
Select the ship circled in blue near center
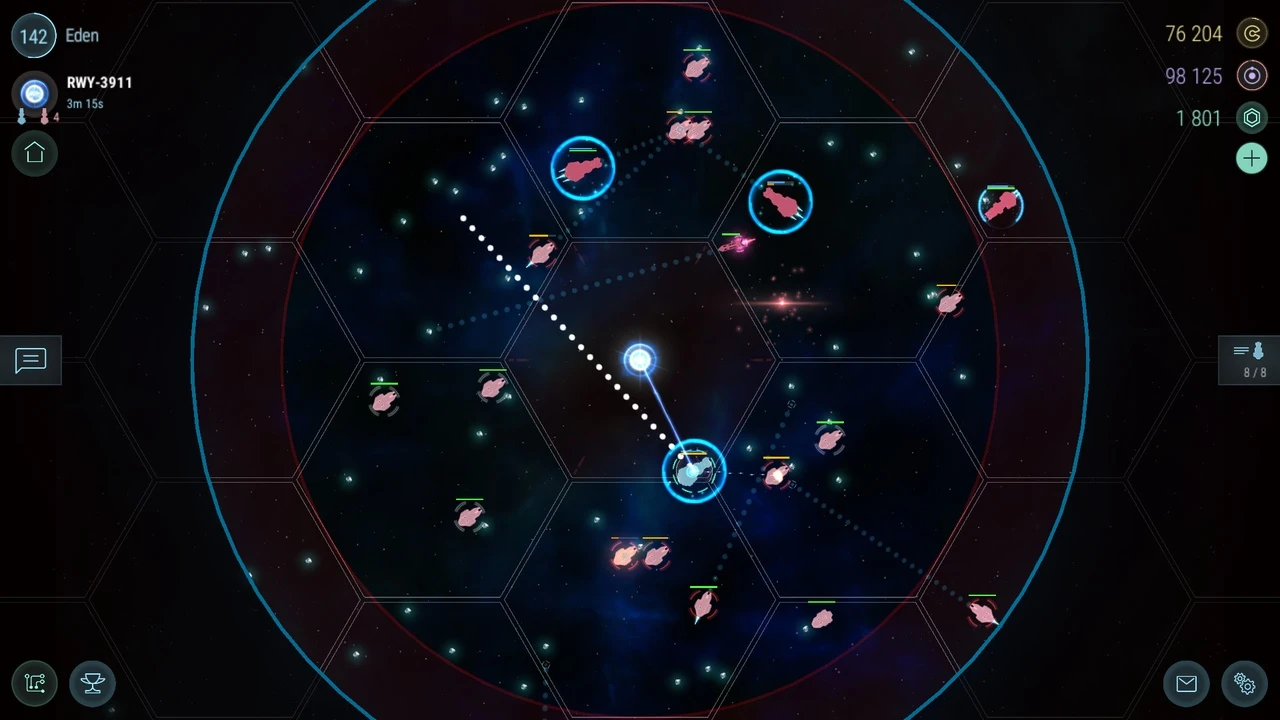tap(694, 472)
